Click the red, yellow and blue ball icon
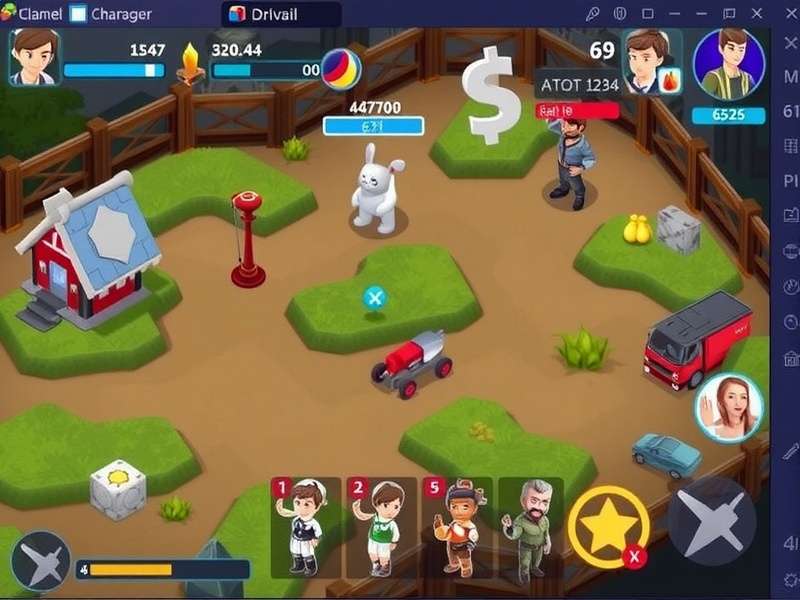Image resolution: width=800 pixels, height=600 pixels. (x=341, y=67)
